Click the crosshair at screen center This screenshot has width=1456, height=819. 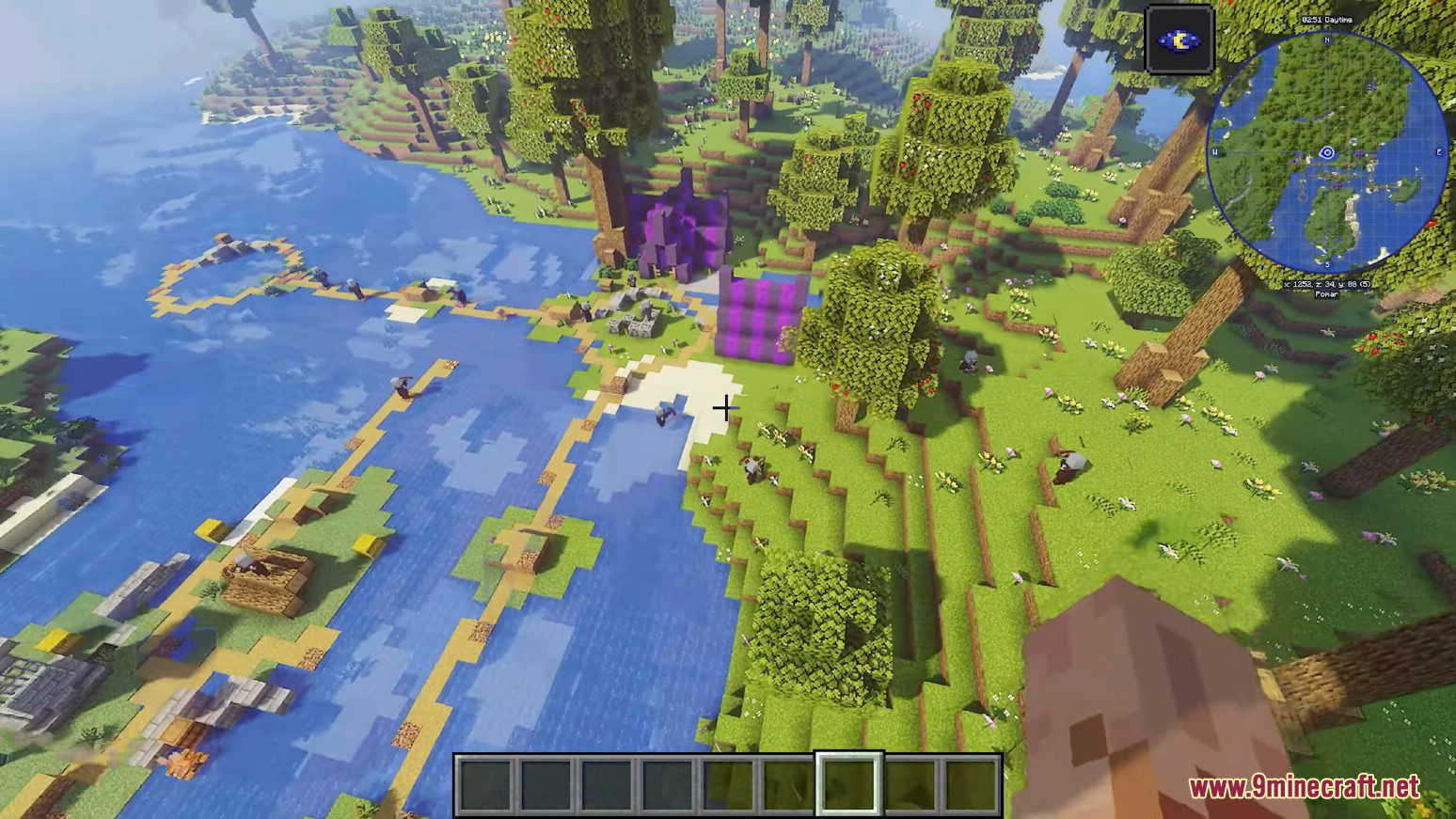pos(726,408)
